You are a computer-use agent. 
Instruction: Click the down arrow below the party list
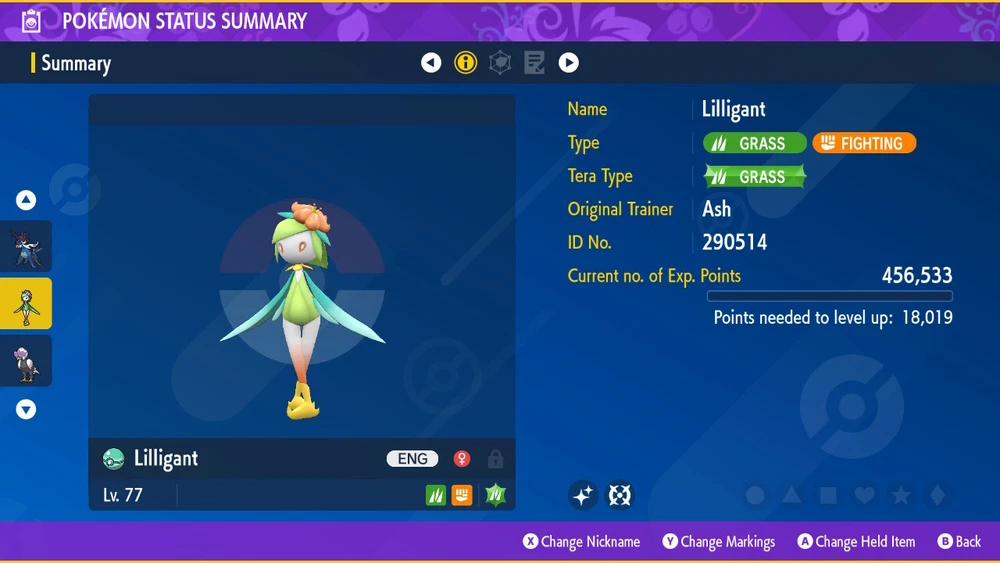26,409
